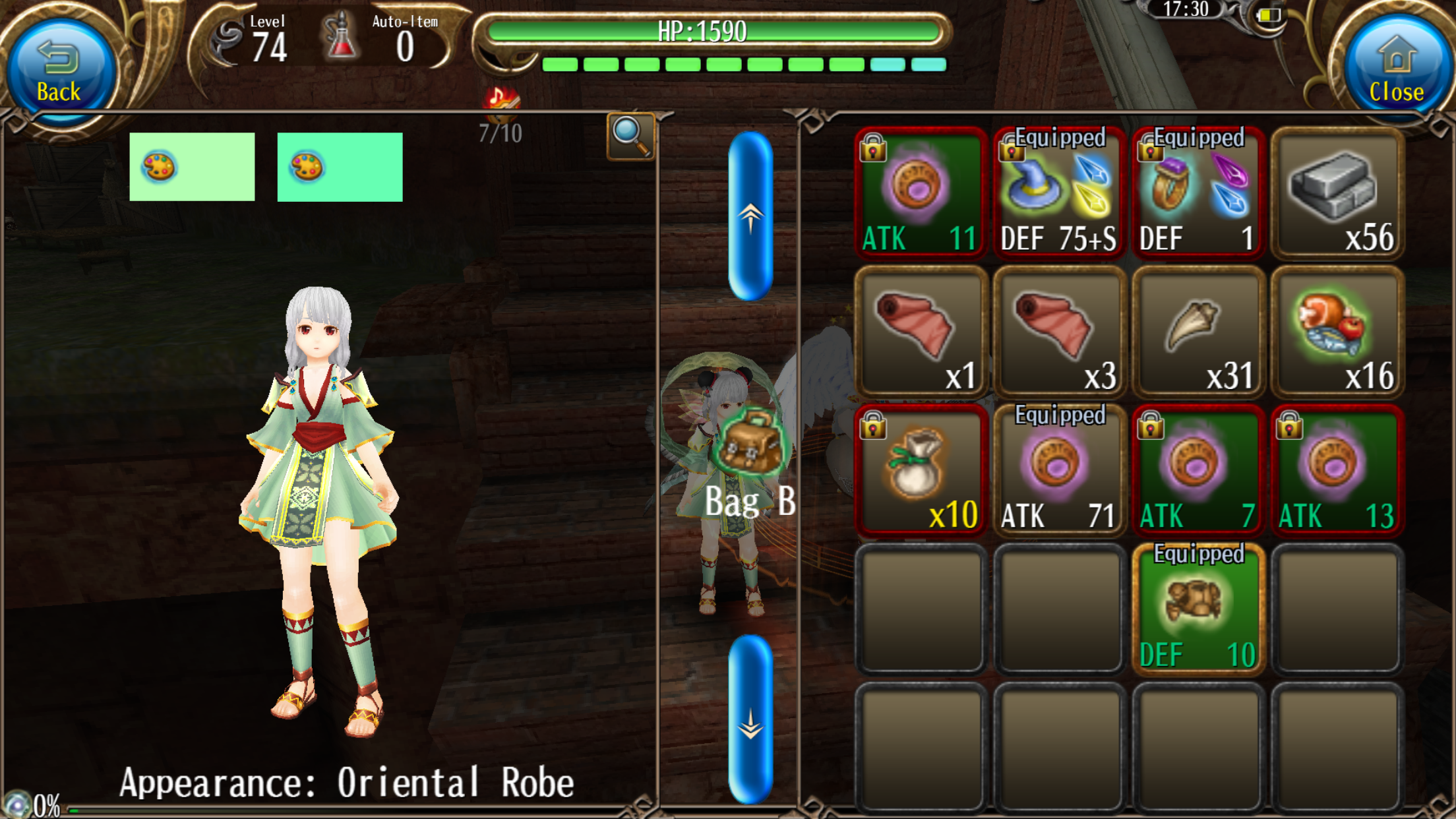Select the equipped wizard hat DEF 75+S
This screenshot has height=819, width=1456.
(1059, 192)
